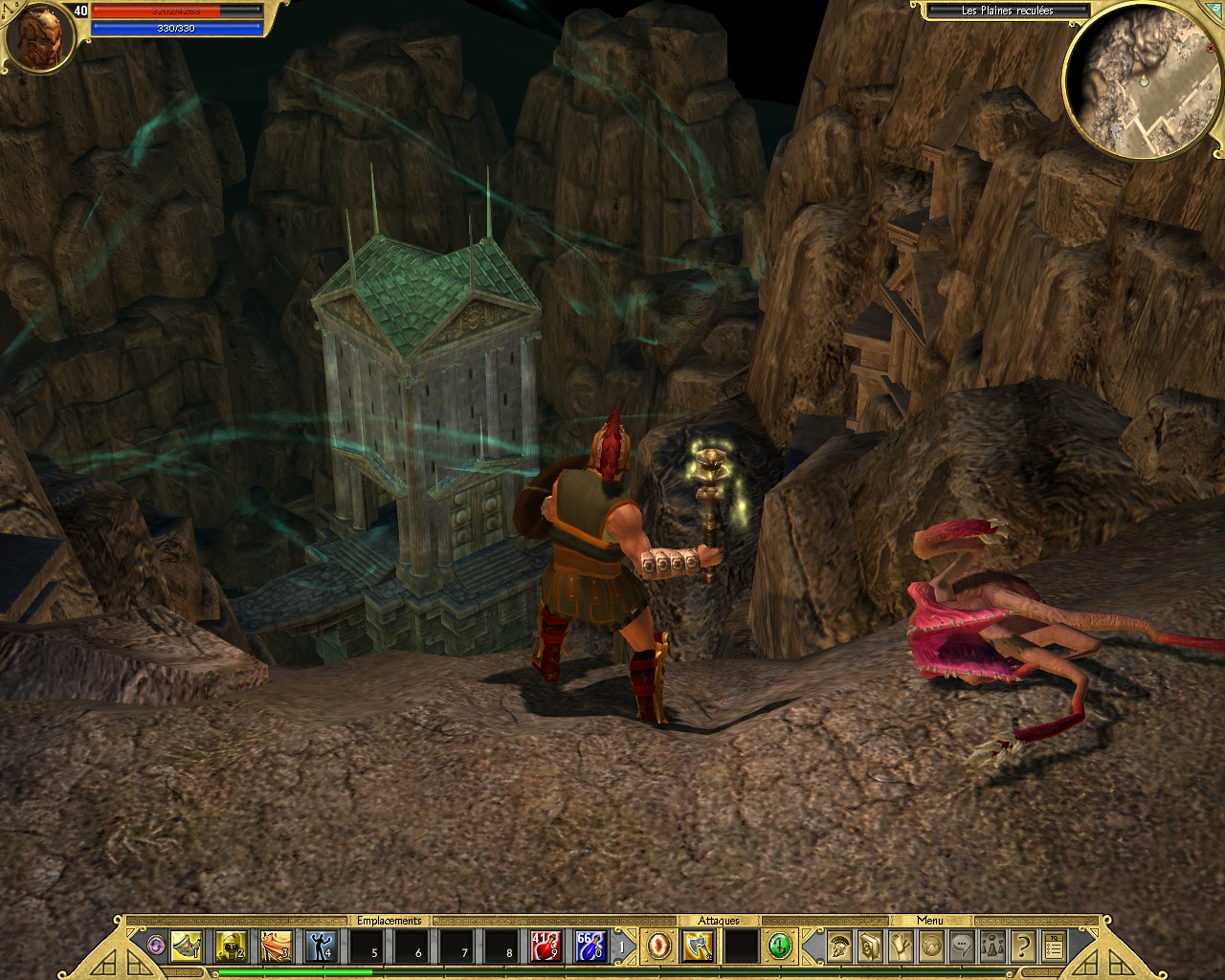This screenshot has width=1225, height=980.
Task: Select the axe attack in the Attaques bar
Action: (x=698, y=946)
